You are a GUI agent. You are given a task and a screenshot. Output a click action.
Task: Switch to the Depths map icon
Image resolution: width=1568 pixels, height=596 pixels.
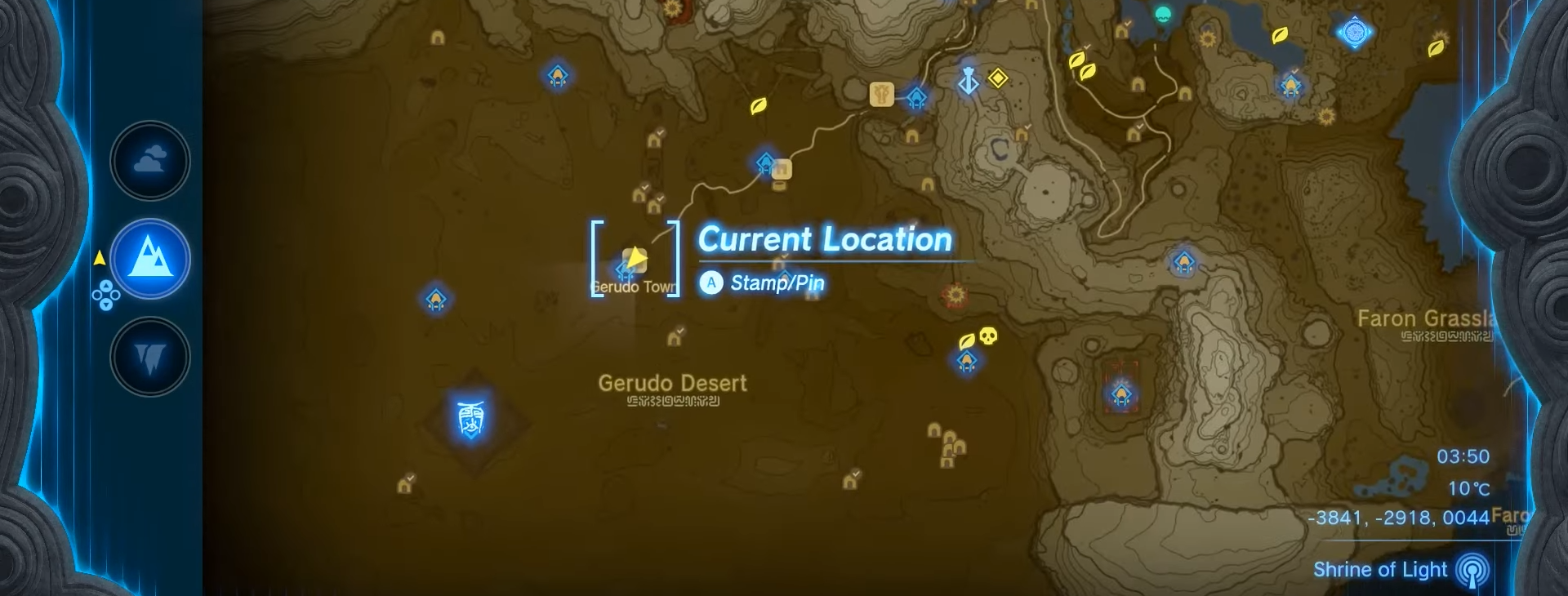pos(150,357)
